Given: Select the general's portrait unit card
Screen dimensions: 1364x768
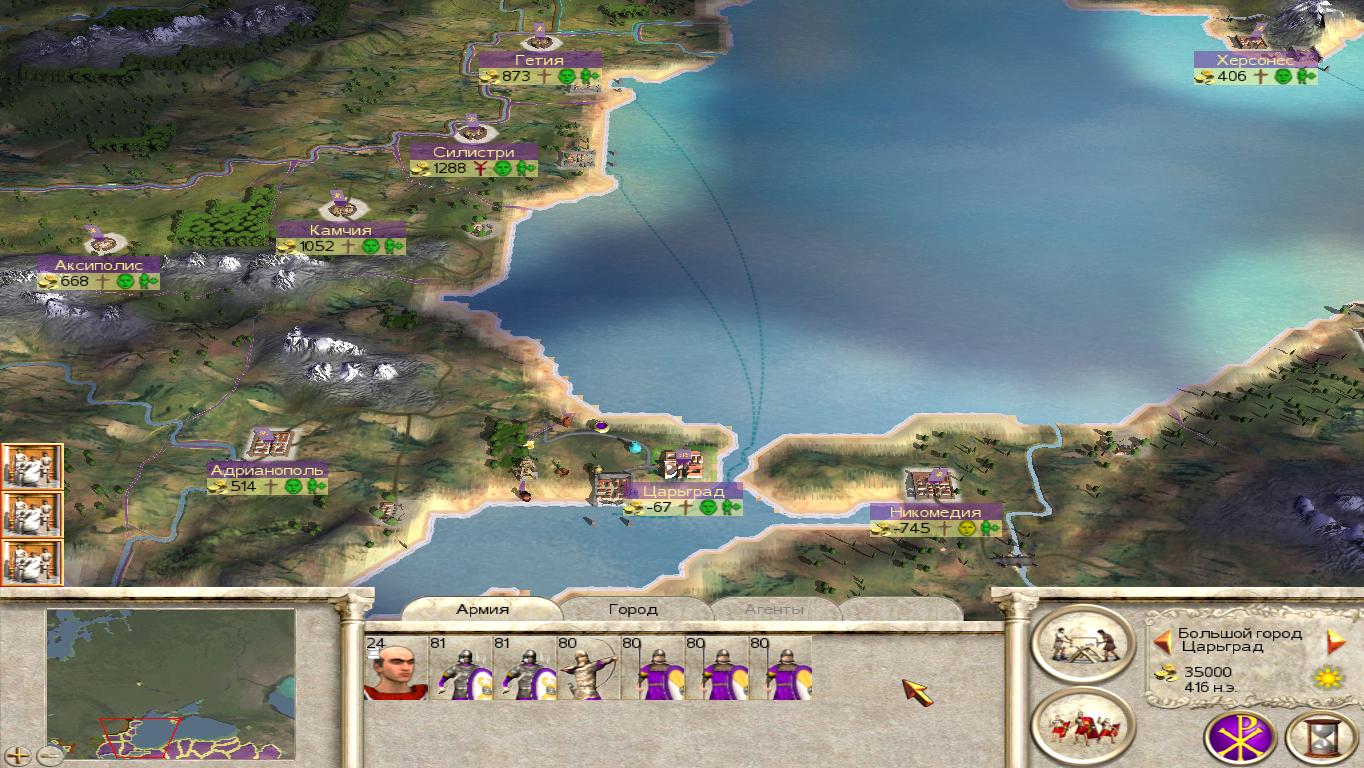Looking at the screenshot, I should (396, 669).
